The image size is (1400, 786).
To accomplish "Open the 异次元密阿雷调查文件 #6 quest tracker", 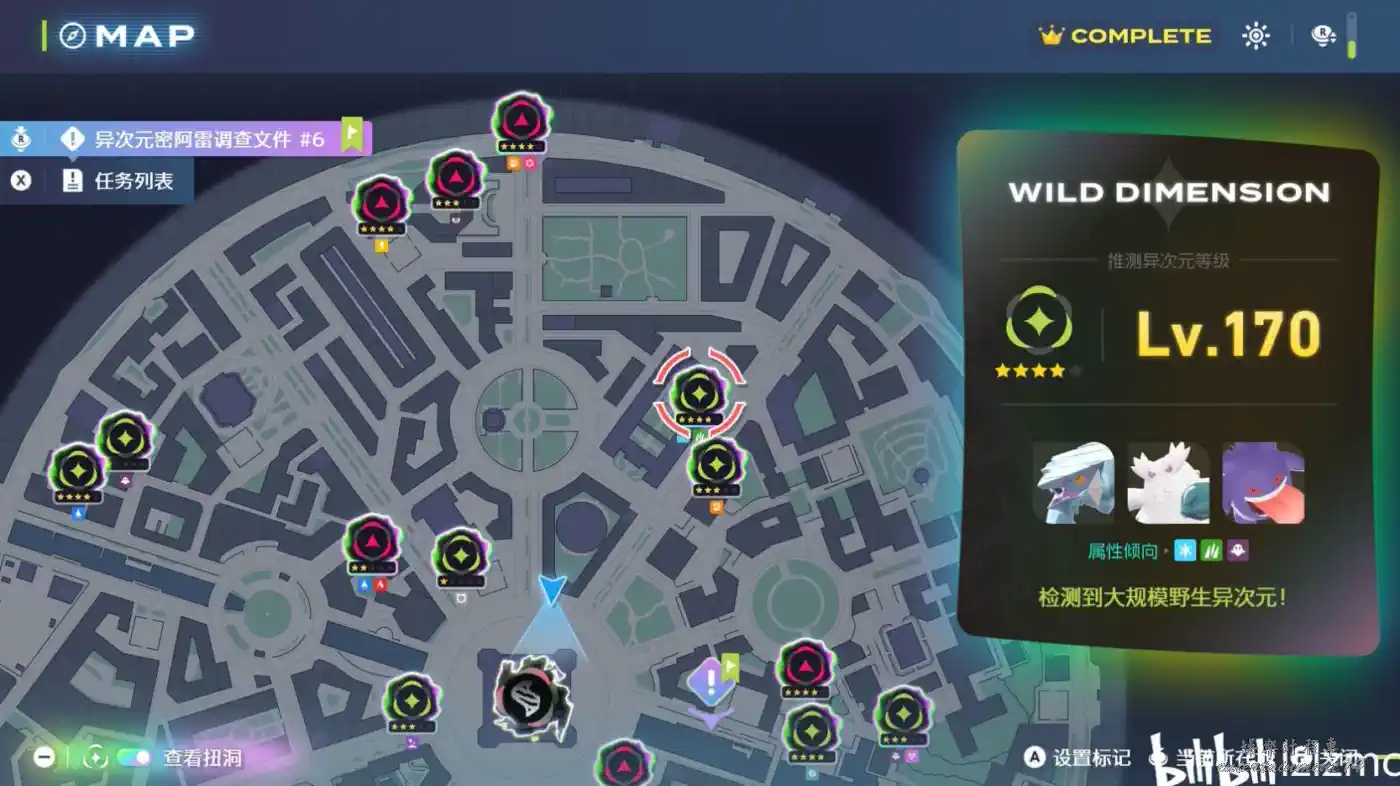I will pyautogui.click(x=208, y=139).
